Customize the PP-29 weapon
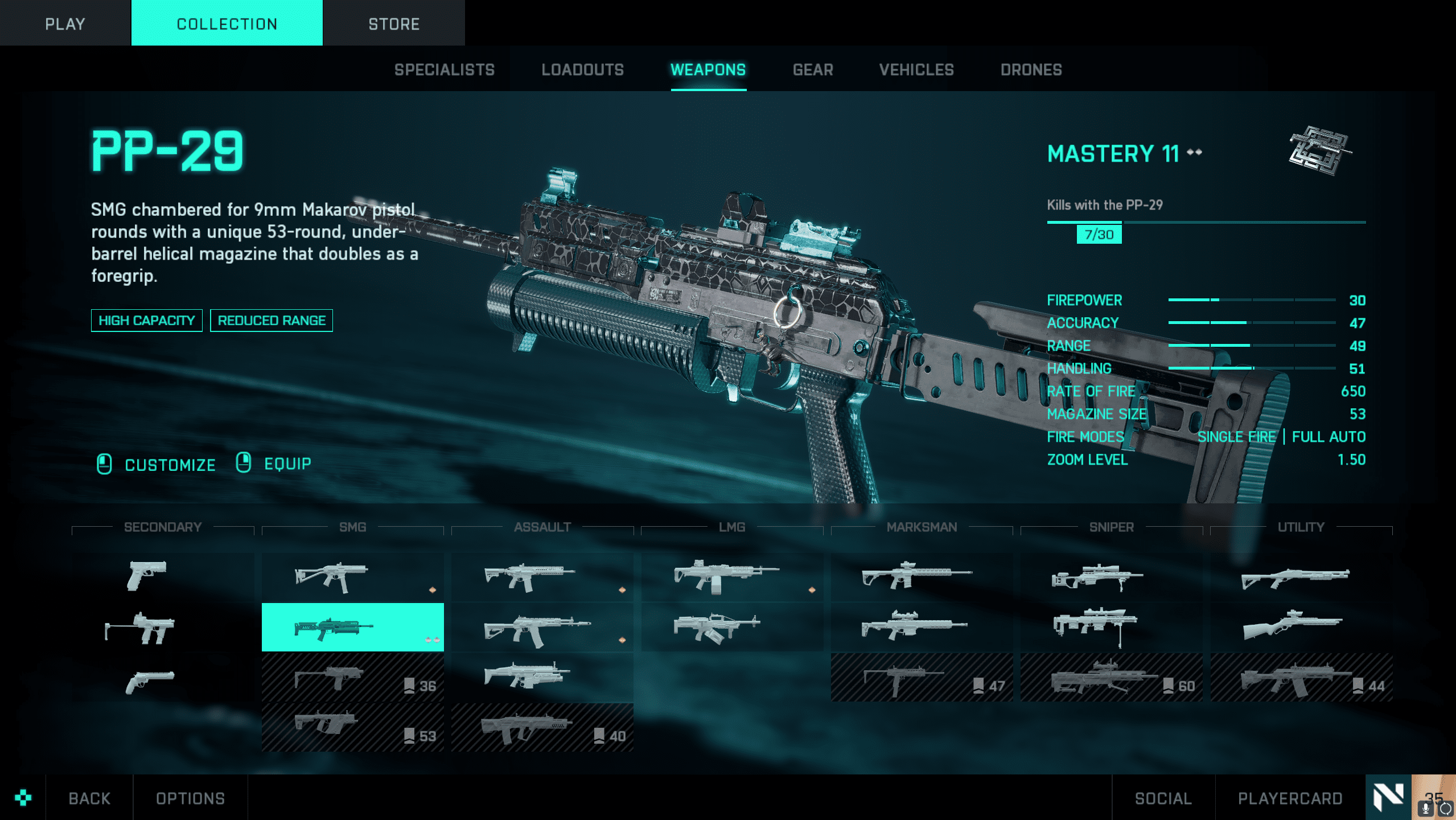Screen dimensions: 1456x820 coord(170,465)
